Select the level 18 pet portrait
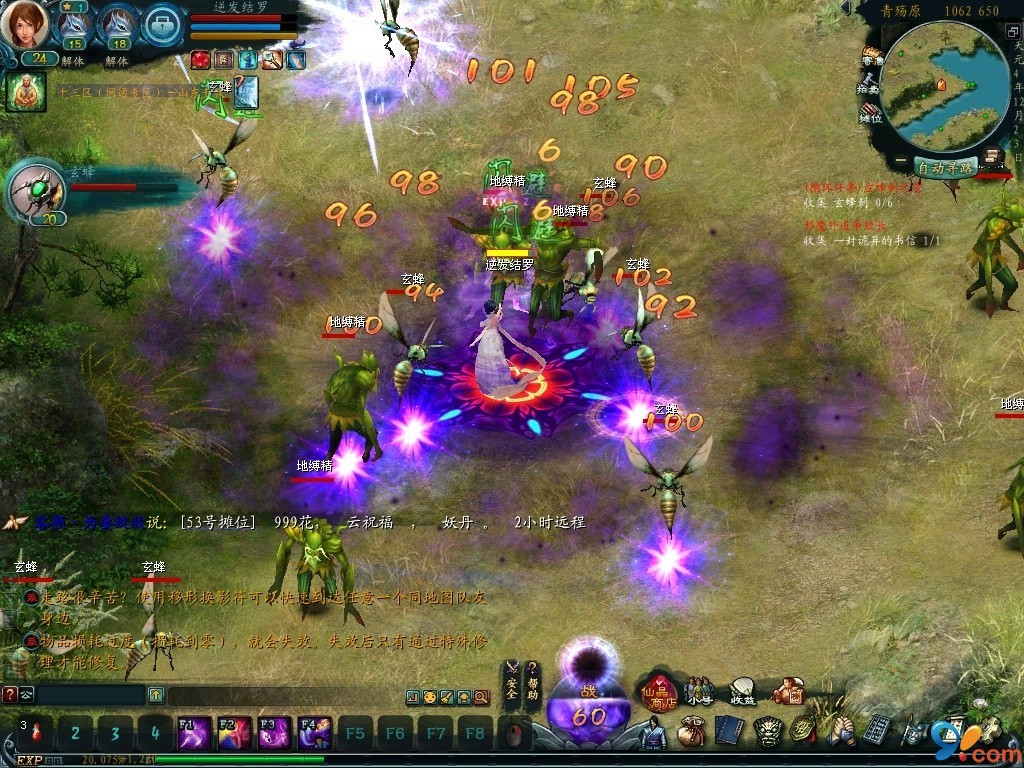Viewport: 1024px width, 768px height. click(117, 24)
